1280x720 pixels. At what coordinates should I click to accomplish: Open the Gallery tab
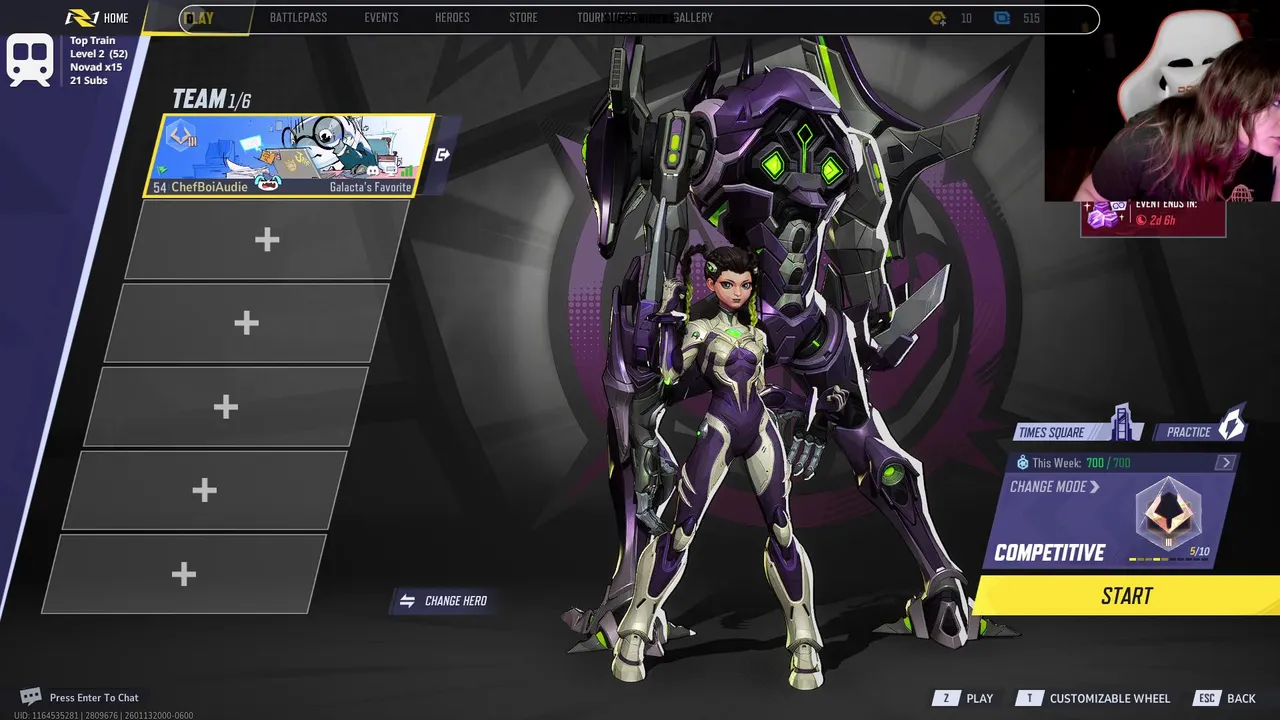693,18
